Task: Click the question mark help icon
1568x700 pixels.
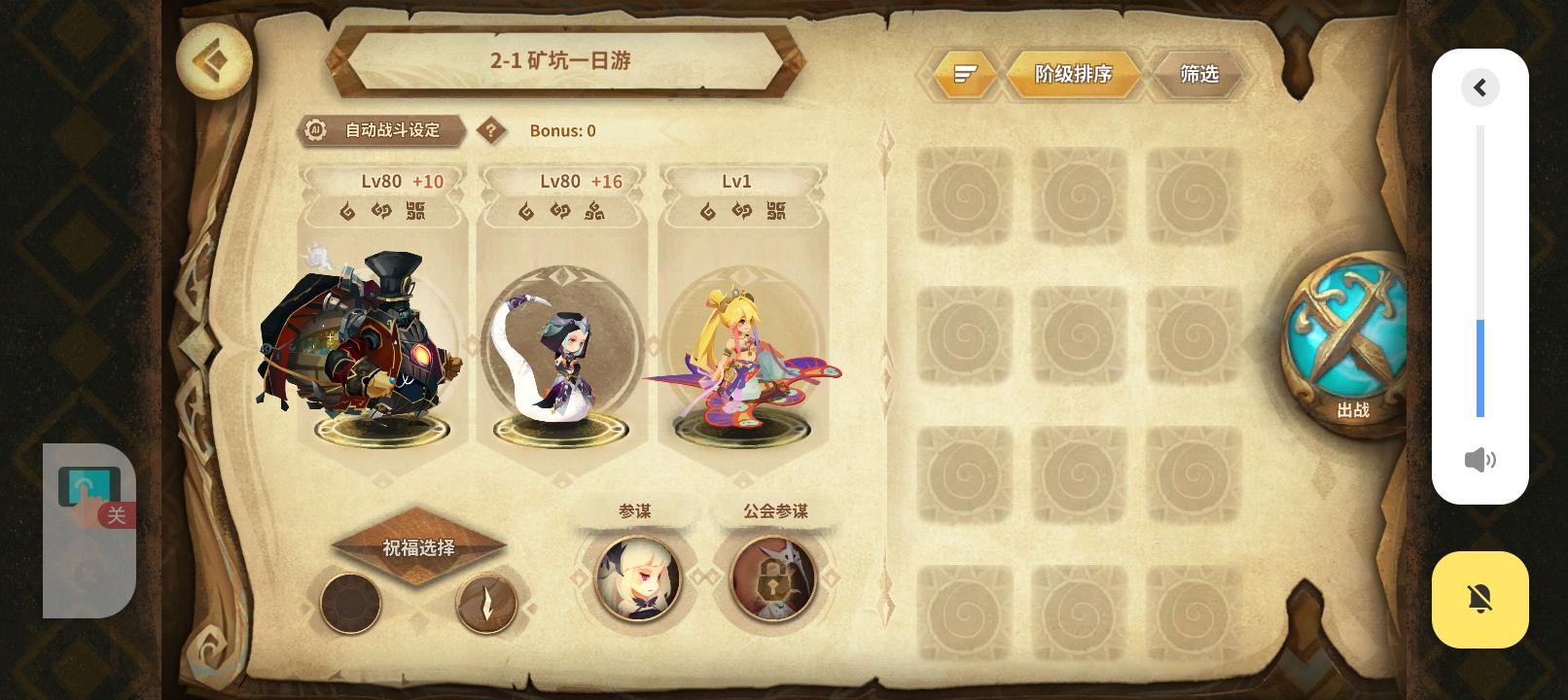Action: click(492, 130)
